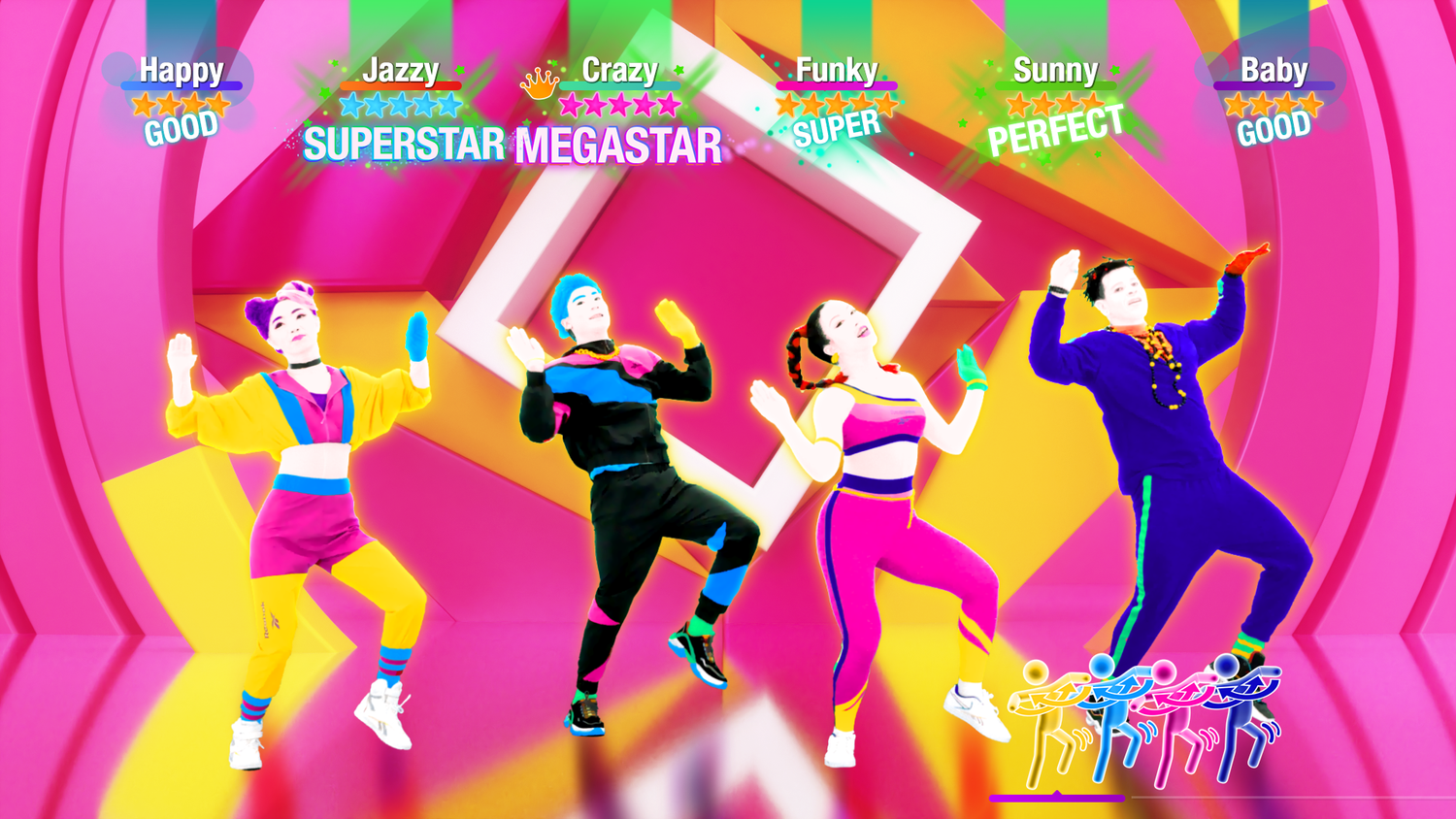Click the PERFECT feedback text under Sunny

tap(1056, 125)
